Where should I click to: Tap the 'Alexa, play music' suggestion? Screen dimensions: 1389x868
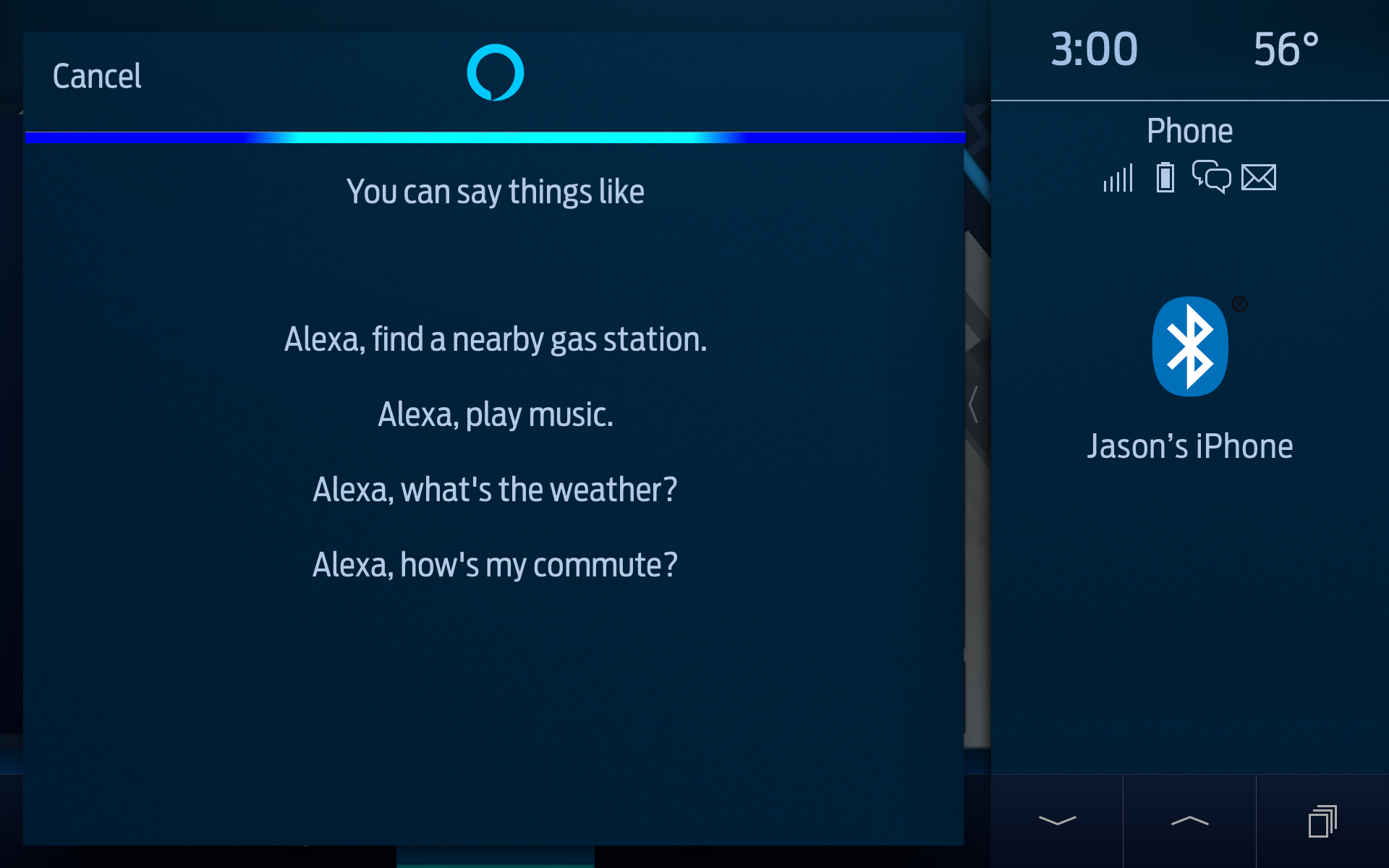(494, 414)
